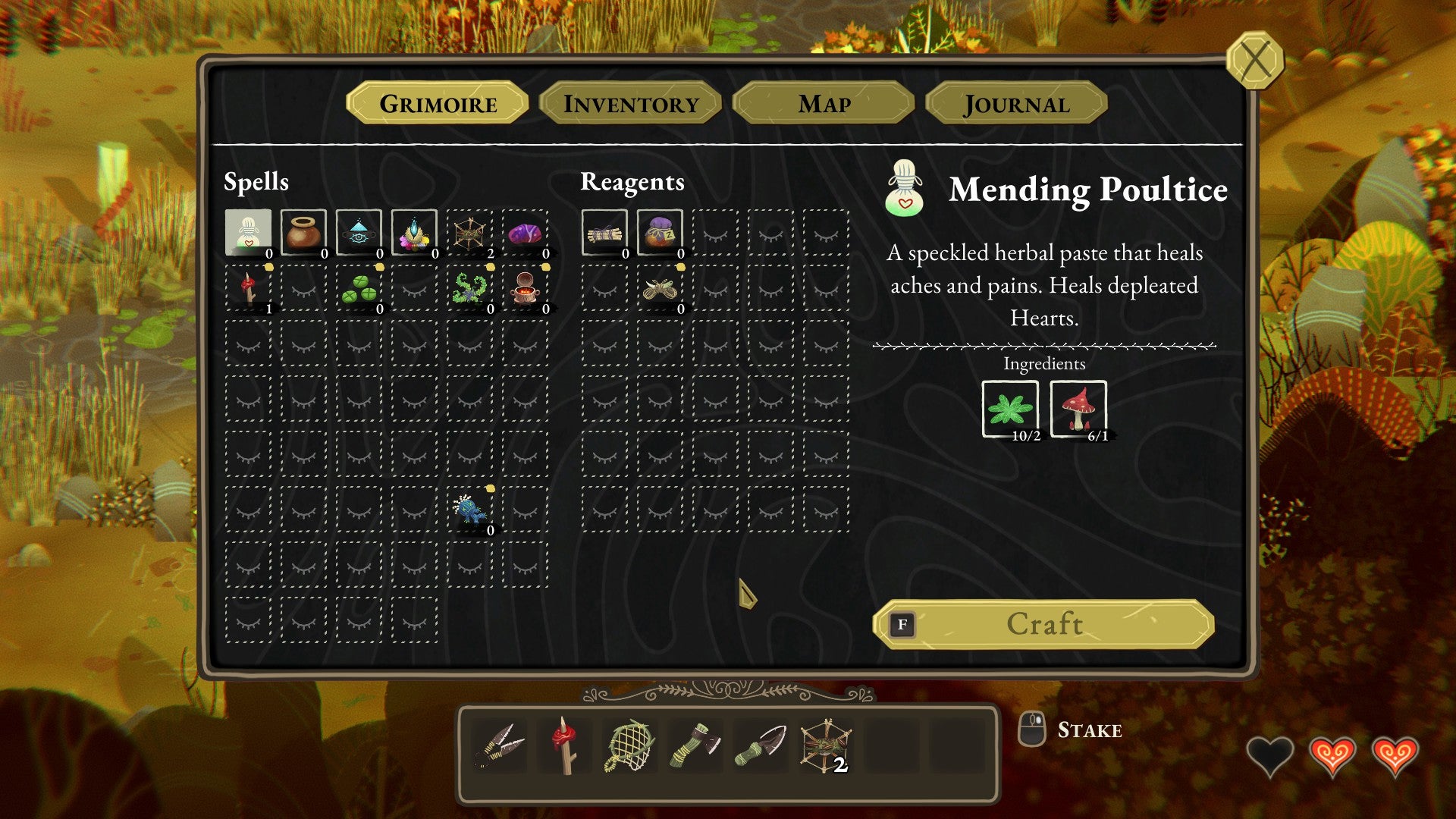Pick the purple glowing stone spell

coord(525,233)
